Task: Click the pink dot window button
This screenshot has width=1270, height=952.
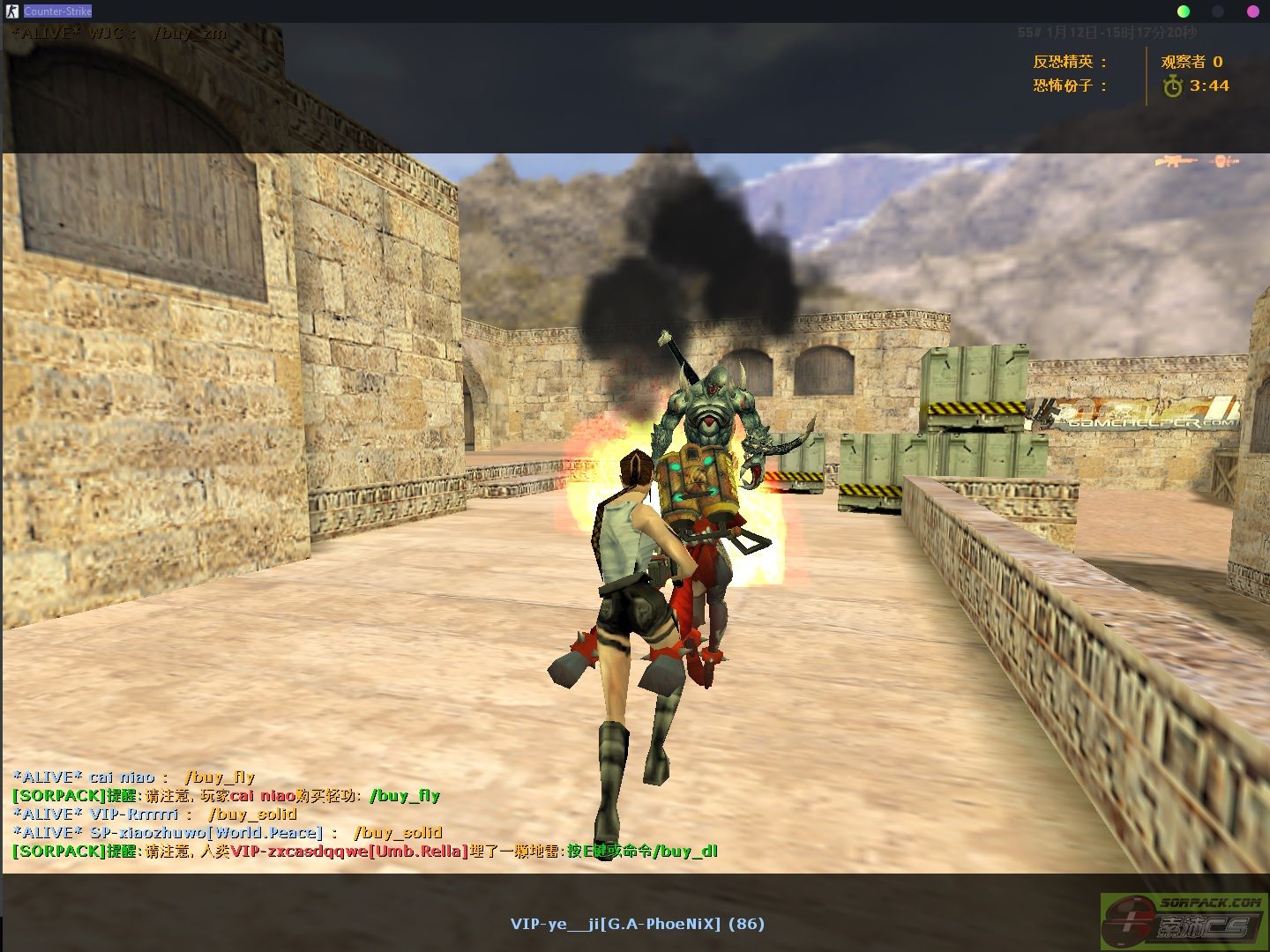Action: tap(1252, 11)
